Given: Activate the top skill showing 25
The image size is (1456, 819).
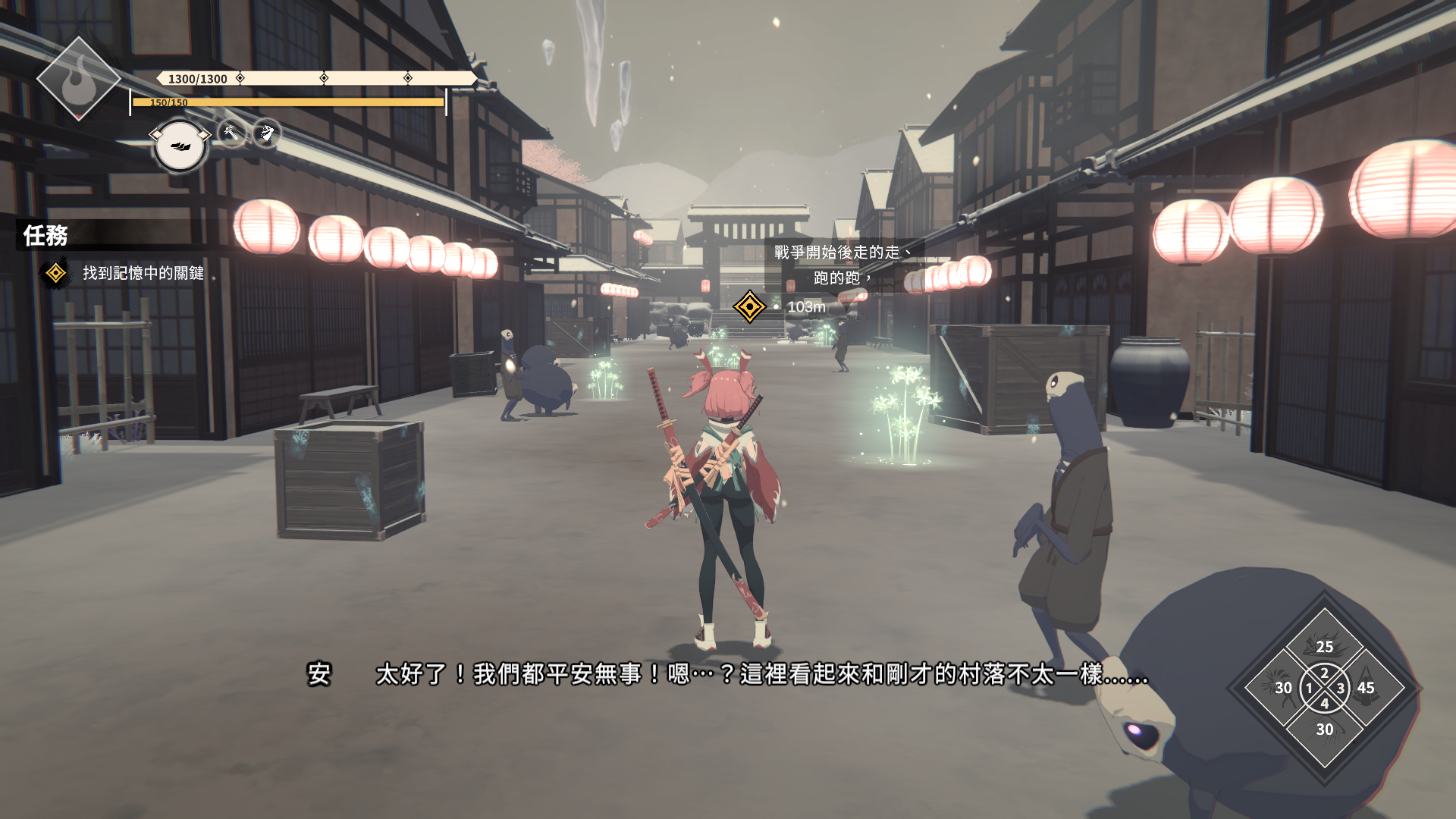Looking at the screenshot, I should (x=1324, y=645).
